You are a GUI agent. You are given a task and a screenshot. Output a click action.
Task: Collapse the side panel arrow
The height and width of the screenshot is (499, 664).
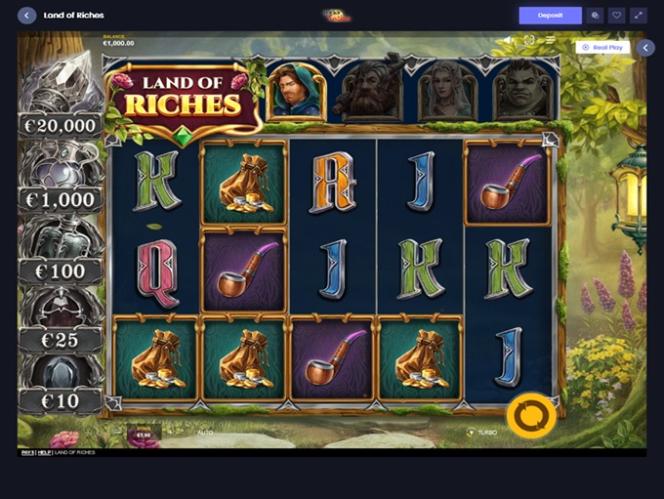[646, 47]
